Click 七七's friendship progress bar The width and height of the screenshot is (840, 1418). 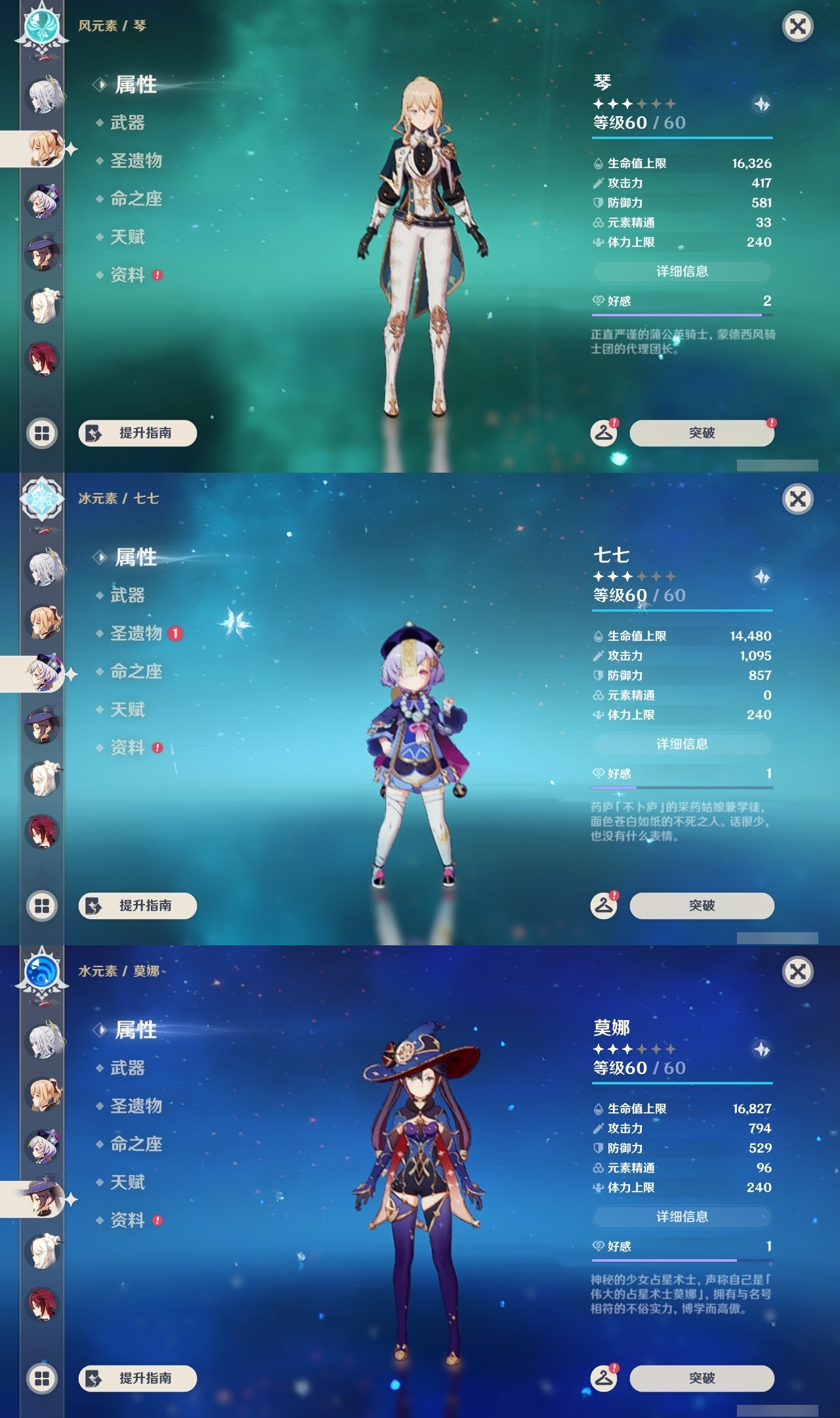click(682, 786)
